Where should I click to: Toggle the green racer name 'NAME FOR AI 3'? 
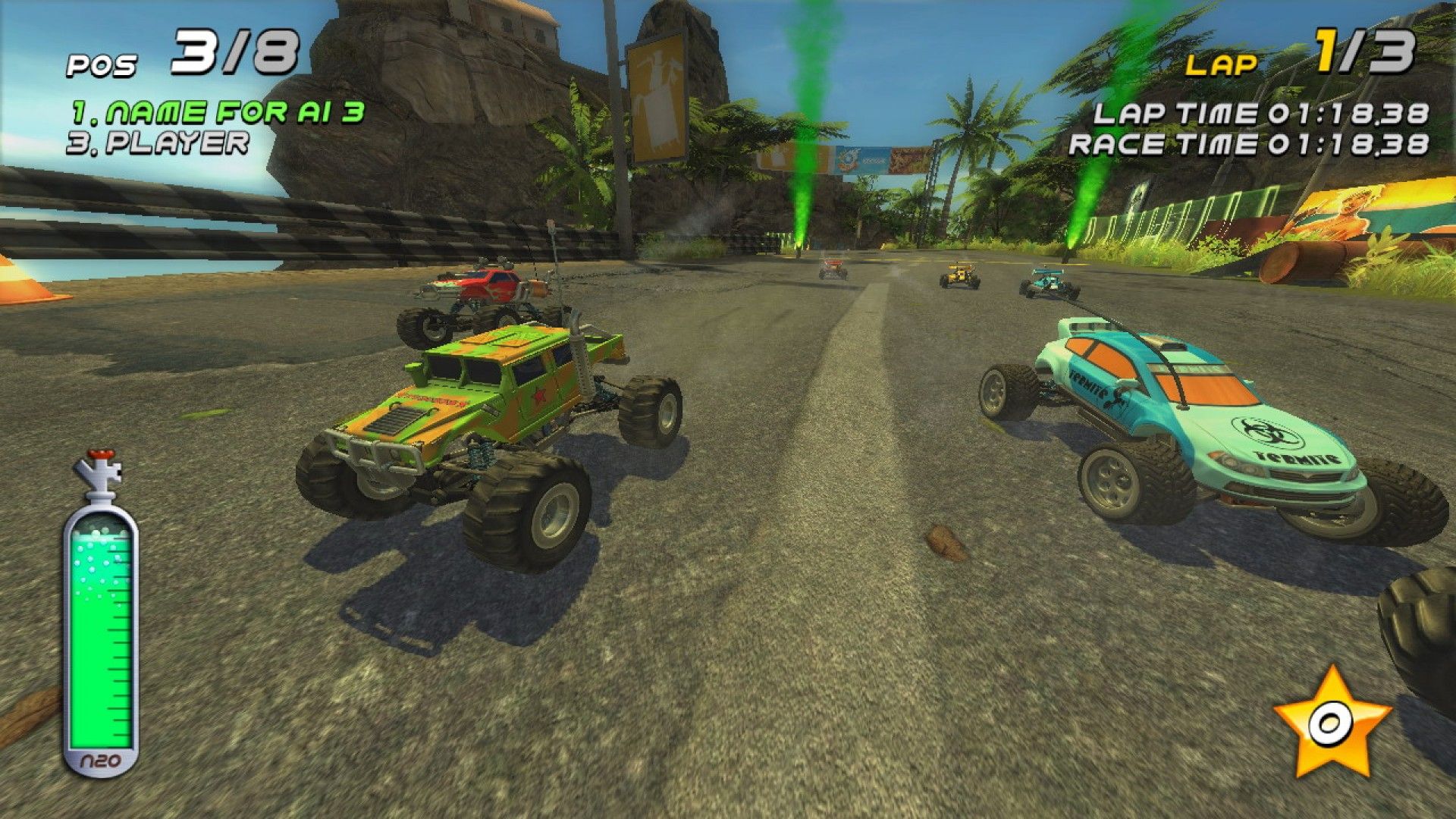point(220,110)
